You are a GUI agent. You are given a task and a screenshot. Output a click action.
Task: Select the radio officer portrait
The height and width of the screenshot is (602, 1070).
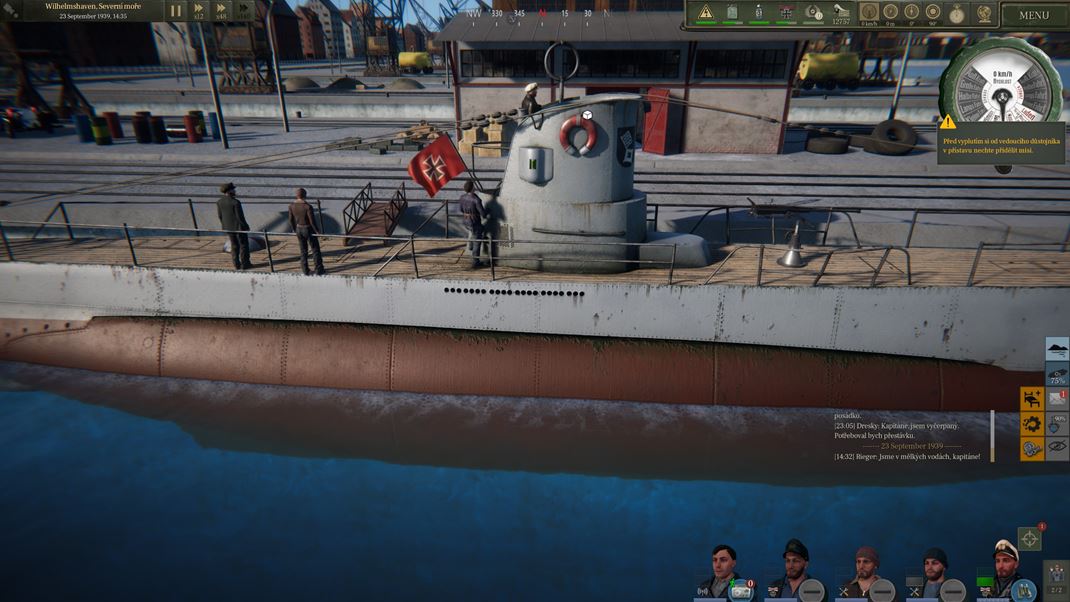[723, 571]
